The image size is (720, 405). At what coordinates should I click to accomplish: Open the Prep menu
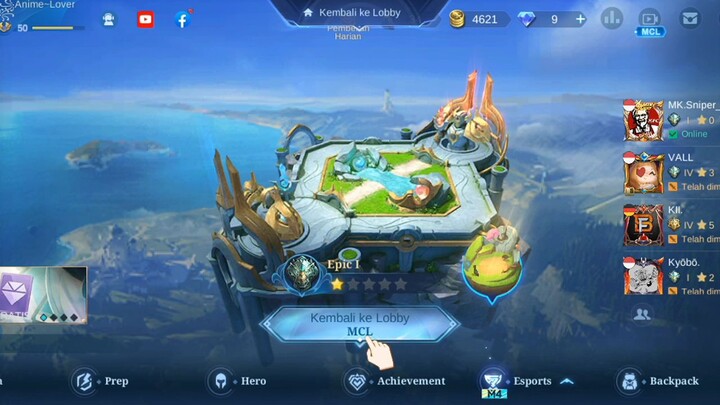pos(101,381)
